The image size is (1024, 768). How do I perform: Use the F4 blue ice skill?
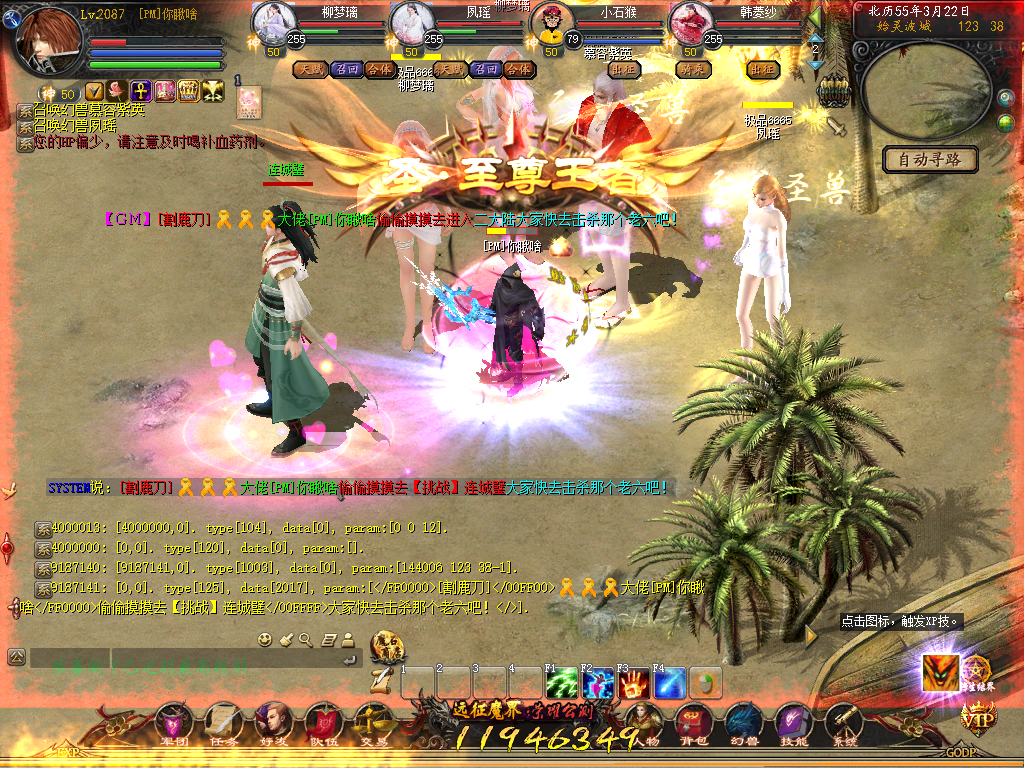point(670,683)
